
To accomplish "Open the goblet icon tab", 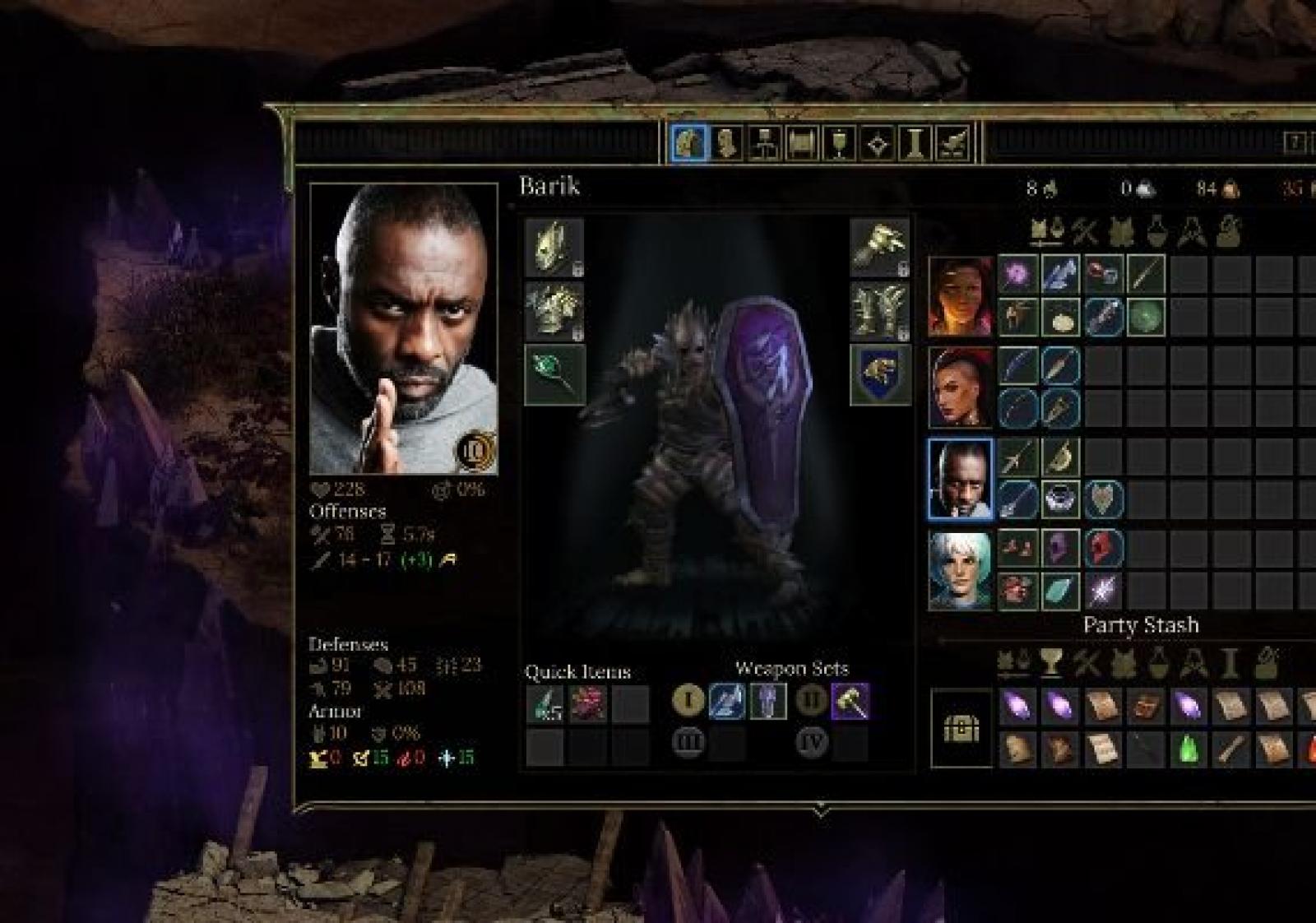I will (x=839, y=144).
